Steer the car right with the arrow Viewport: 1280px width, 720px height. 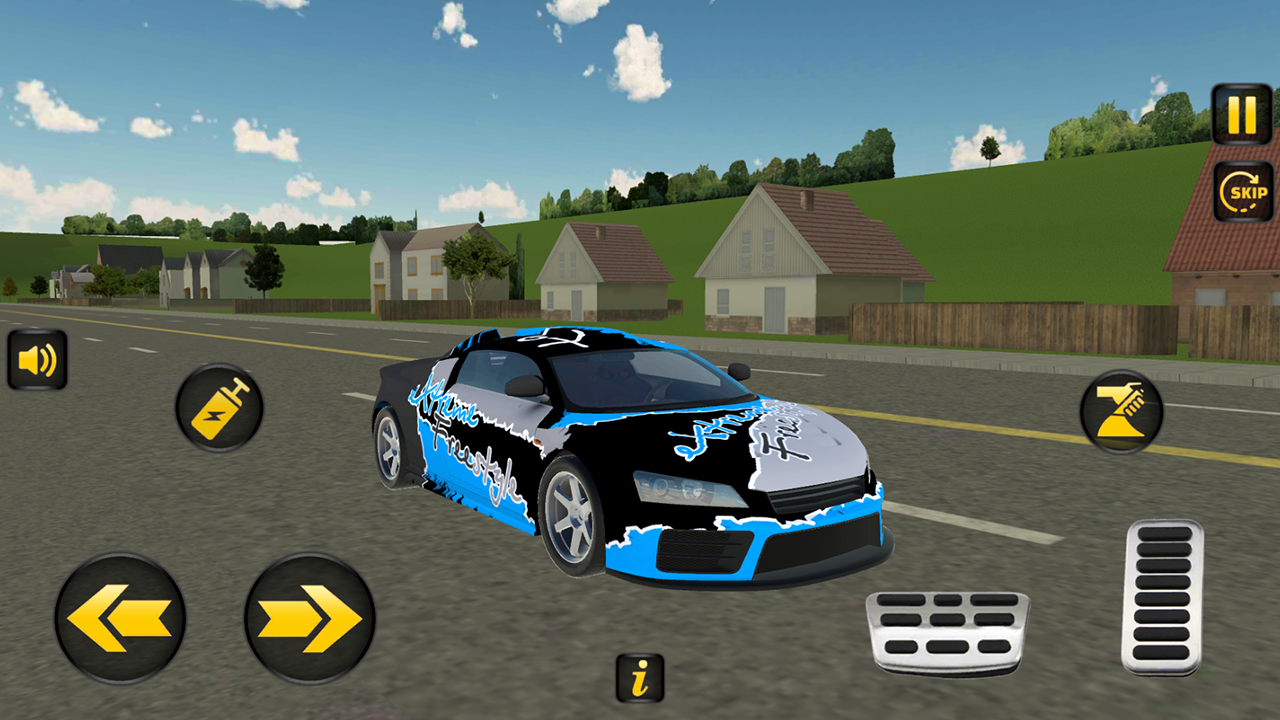coord(307,614)
